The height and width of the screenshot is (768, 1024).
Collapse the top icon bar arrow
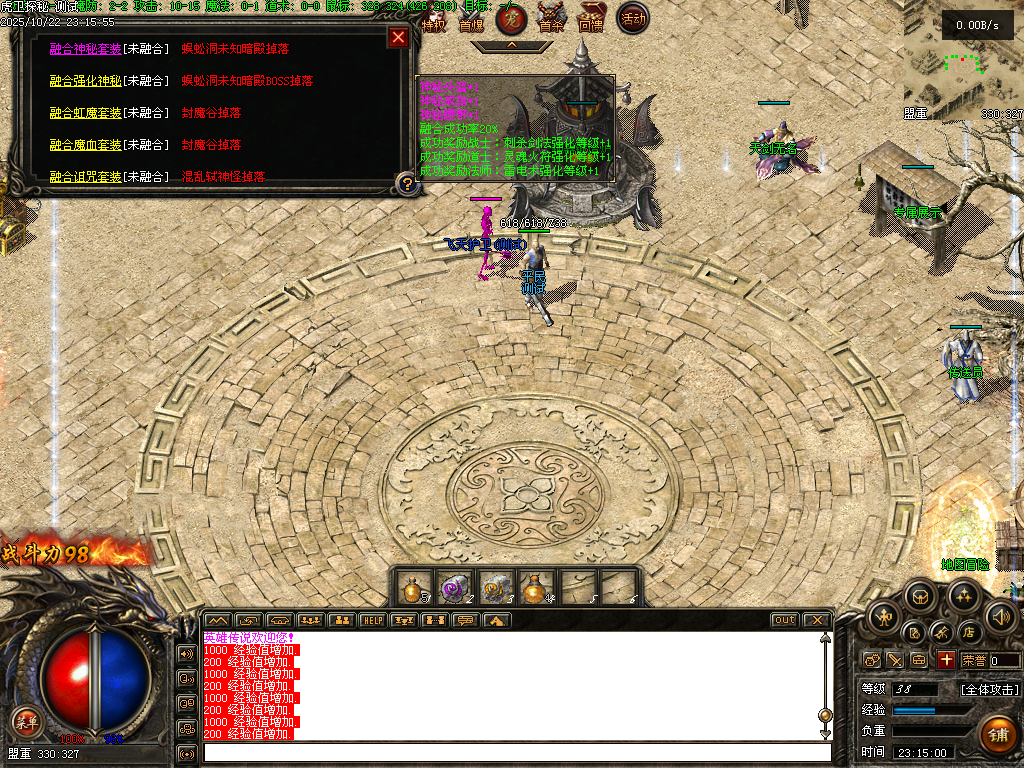coord(511,45)
